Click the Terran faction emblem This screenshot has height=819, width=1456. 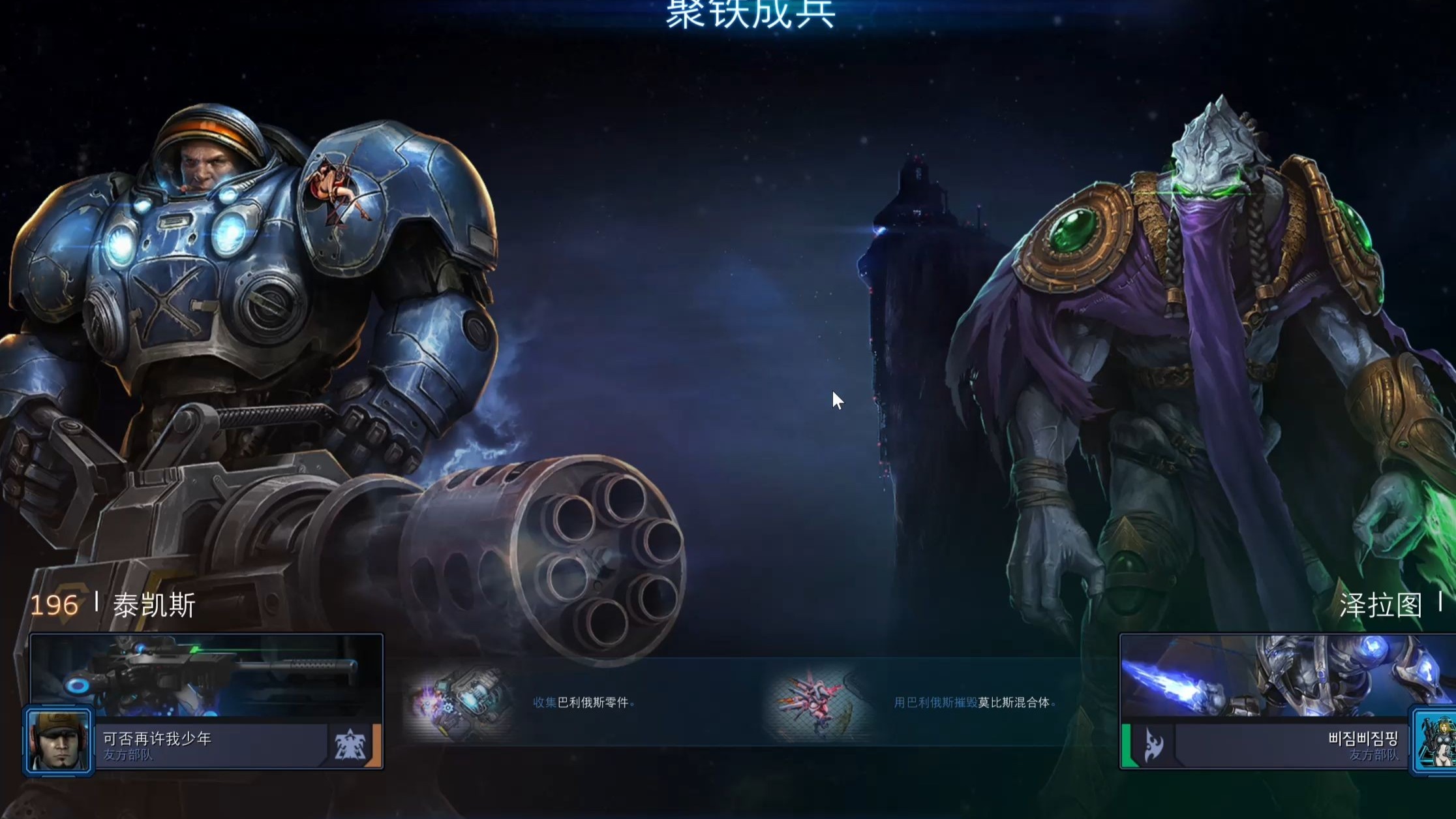click(x=350, y=745)
